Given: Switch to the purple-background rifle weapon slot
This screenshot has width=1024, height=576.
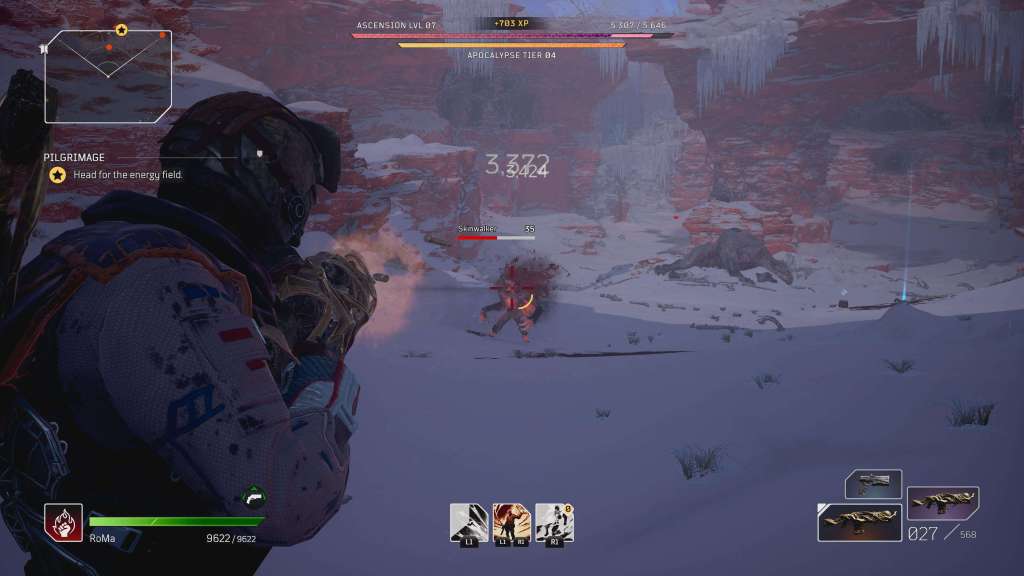Looking at the screenshot, I should (x=942, y=503).
